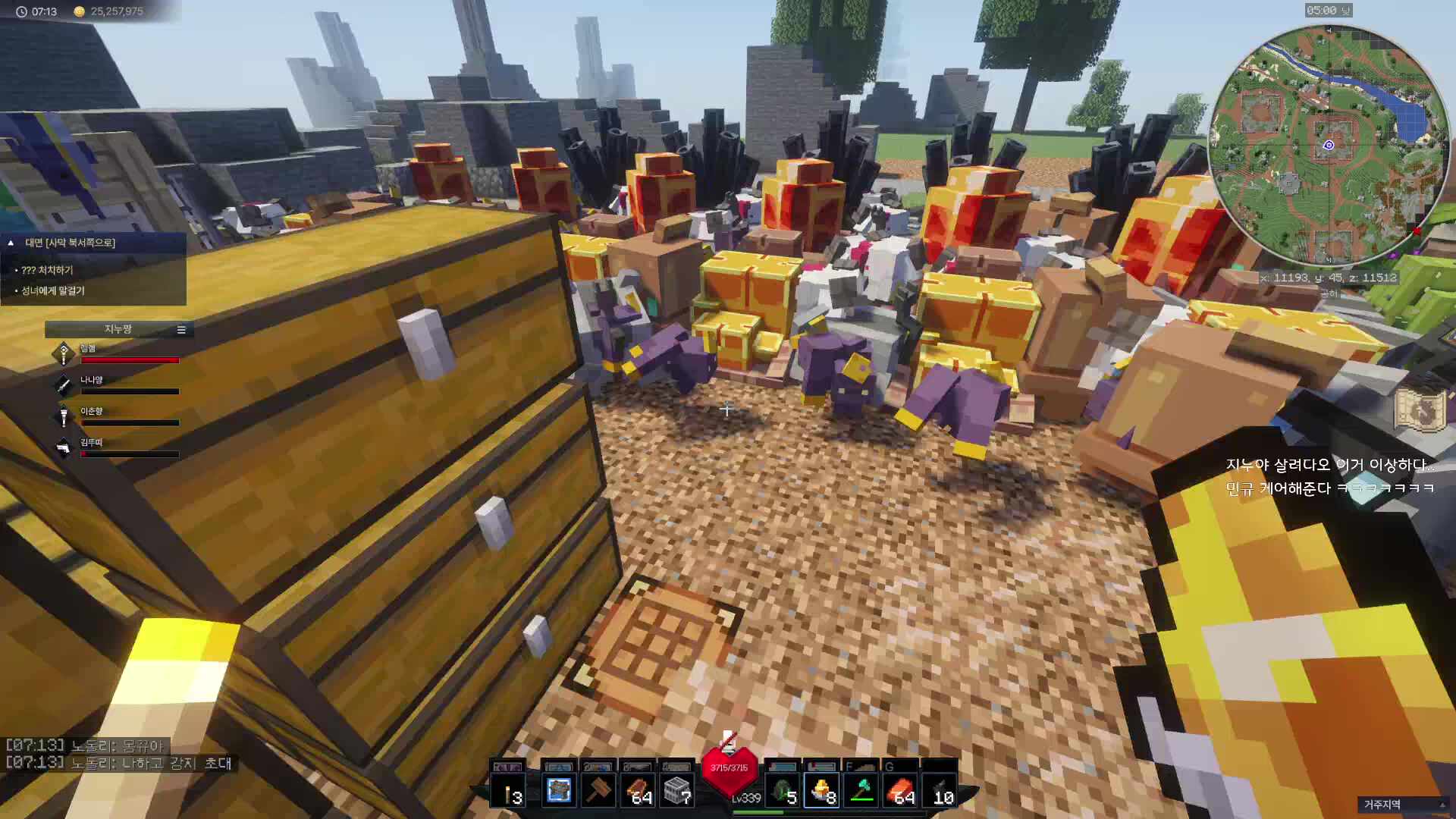The height and width of the screenshot is (819, 1456).
Task: Select the green creature item stack of 5
Action: pyautogui.click(x=782, y=791)
